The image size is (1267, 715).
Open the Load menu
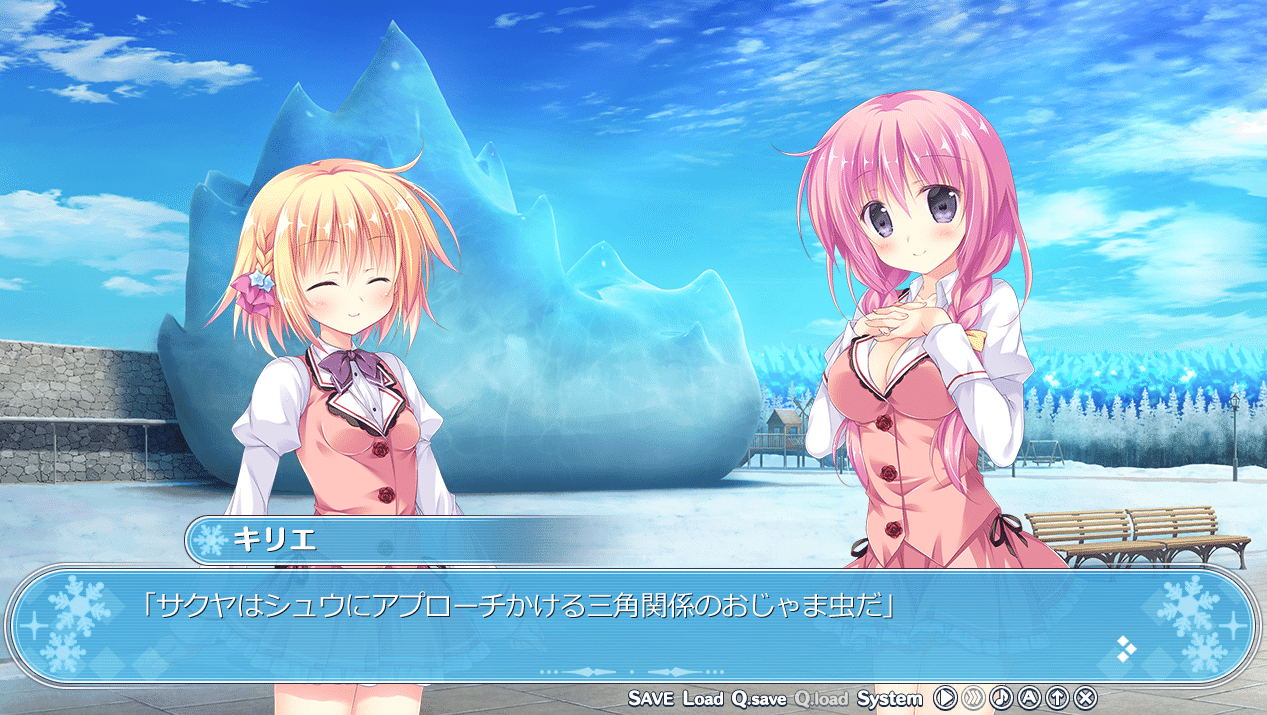click(703, 698)
